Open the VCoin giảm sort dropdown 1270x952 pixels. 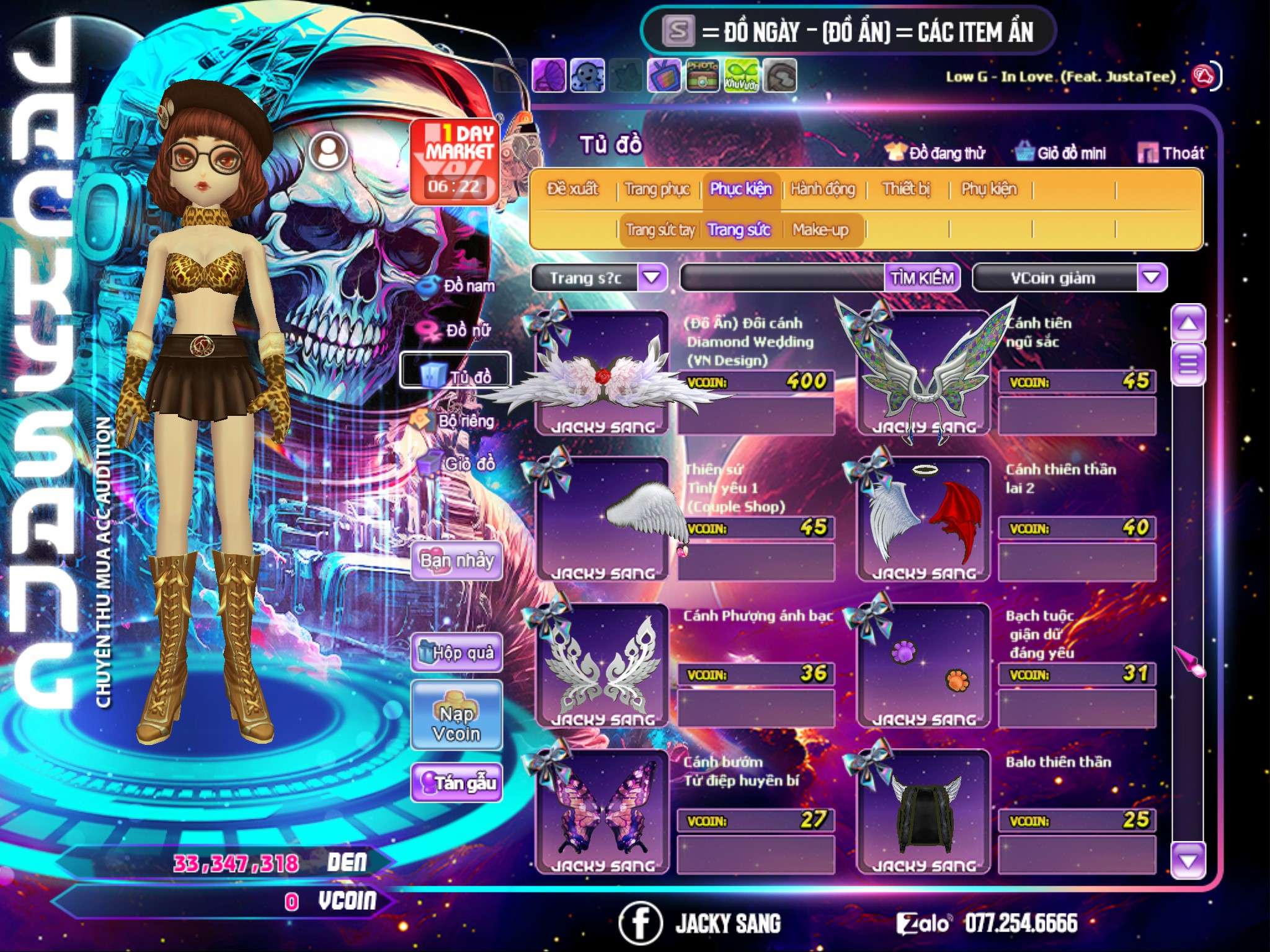(1152, 278)
